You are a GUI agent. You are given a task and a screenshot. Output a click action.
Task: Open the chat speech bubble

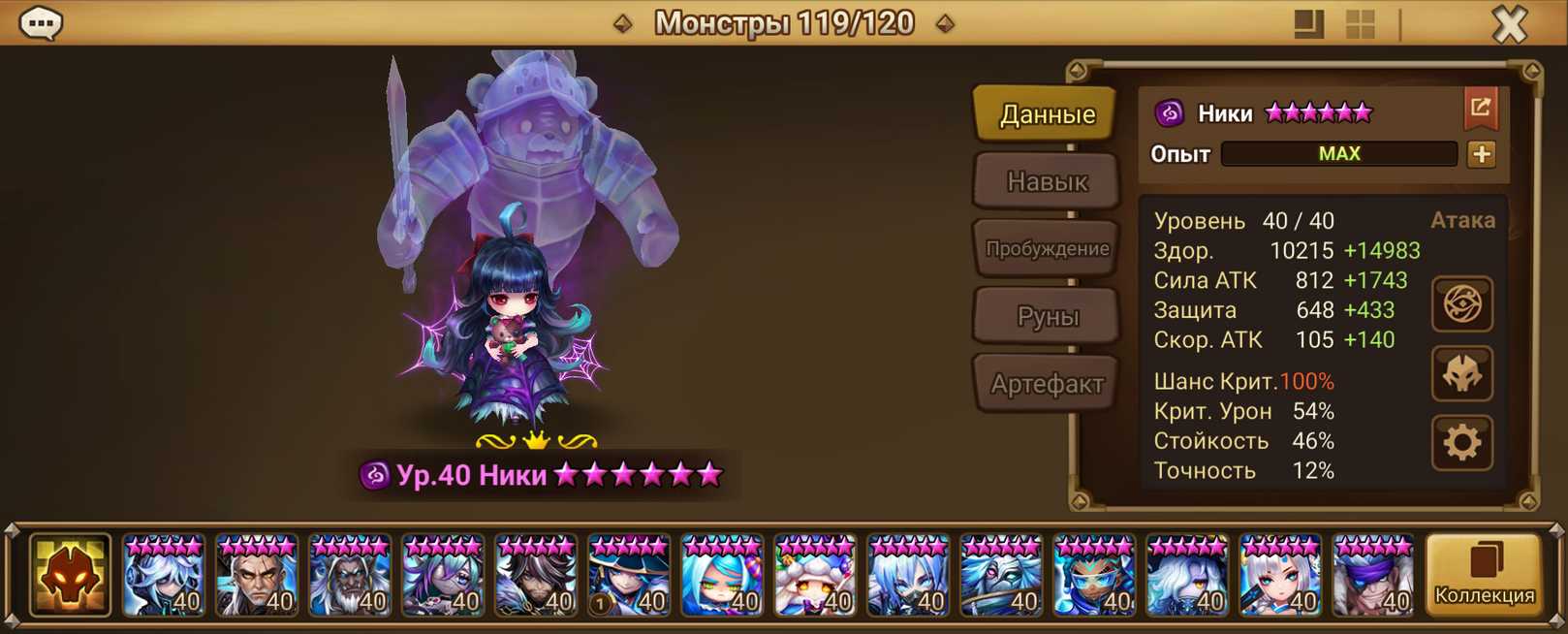click(x=42, y=22)
